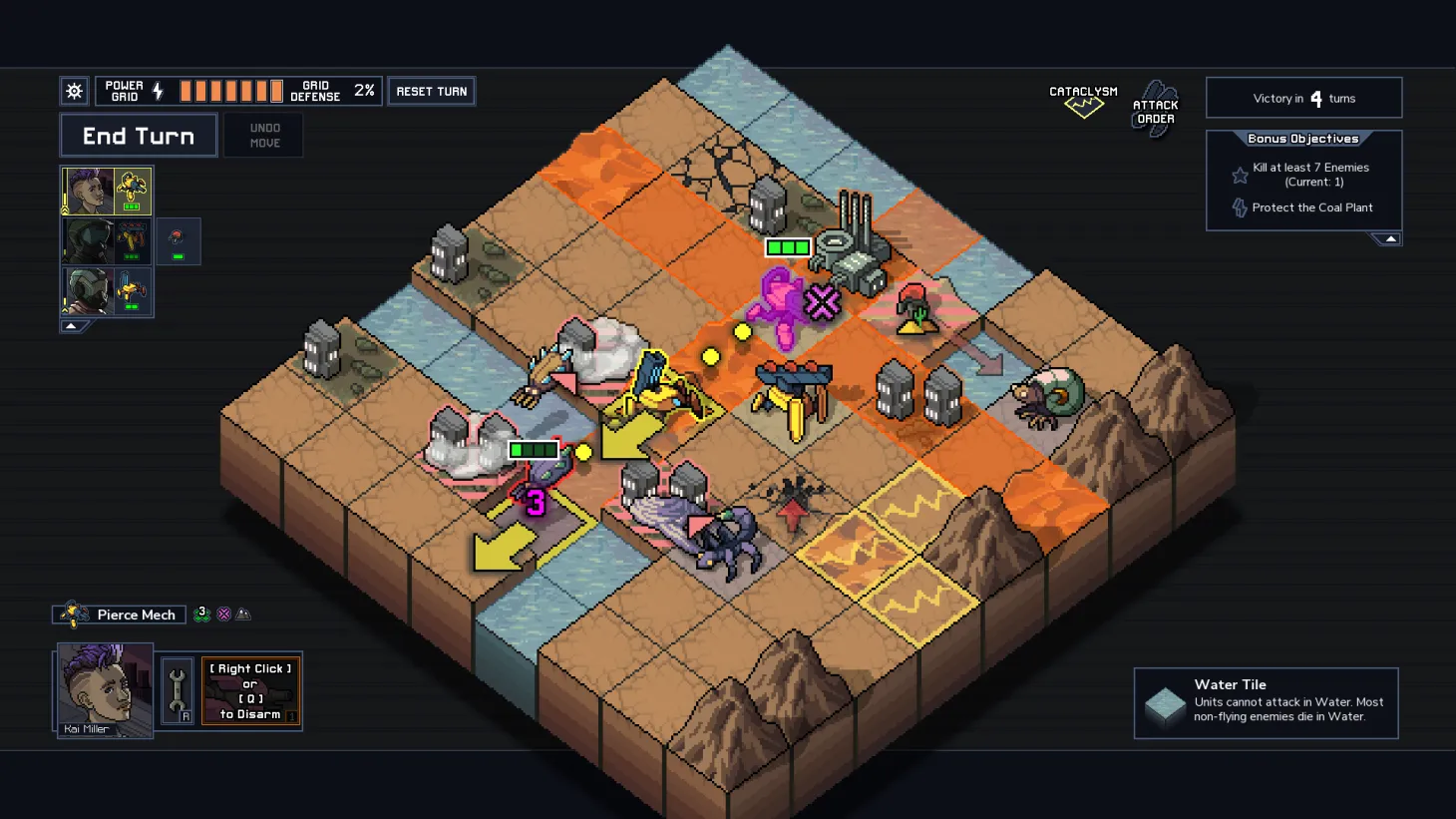
Task: Click the star icon for Kill 7 Enemies
Action: point(1240,175)
